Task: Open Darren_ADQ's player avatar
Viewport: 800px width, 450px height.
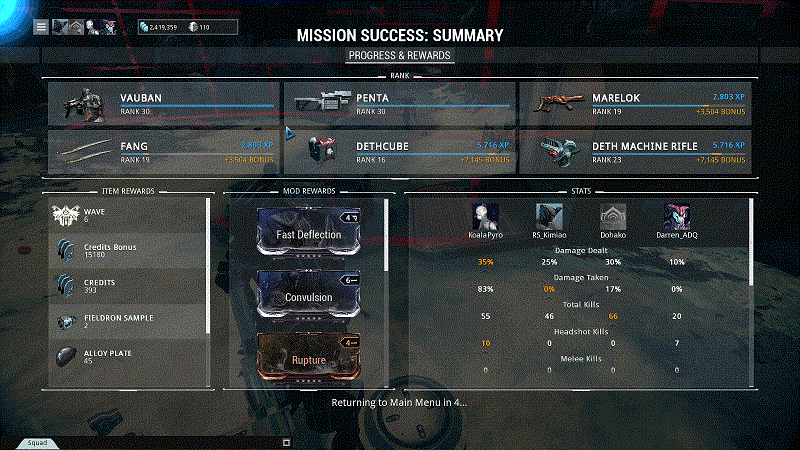Action: point(677,217)
